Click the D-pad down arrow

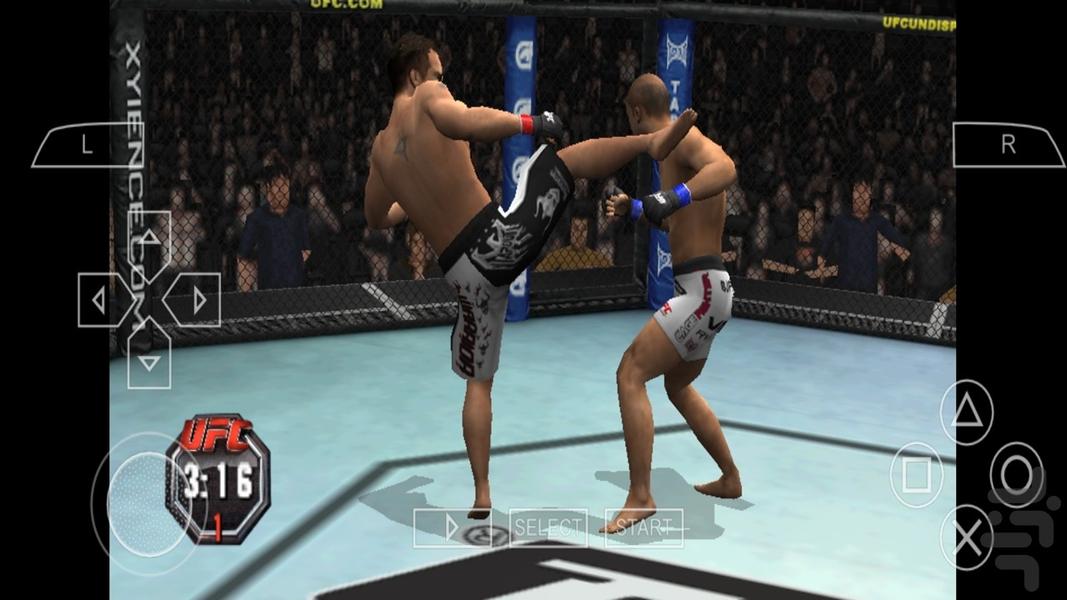tap(149, 360)
